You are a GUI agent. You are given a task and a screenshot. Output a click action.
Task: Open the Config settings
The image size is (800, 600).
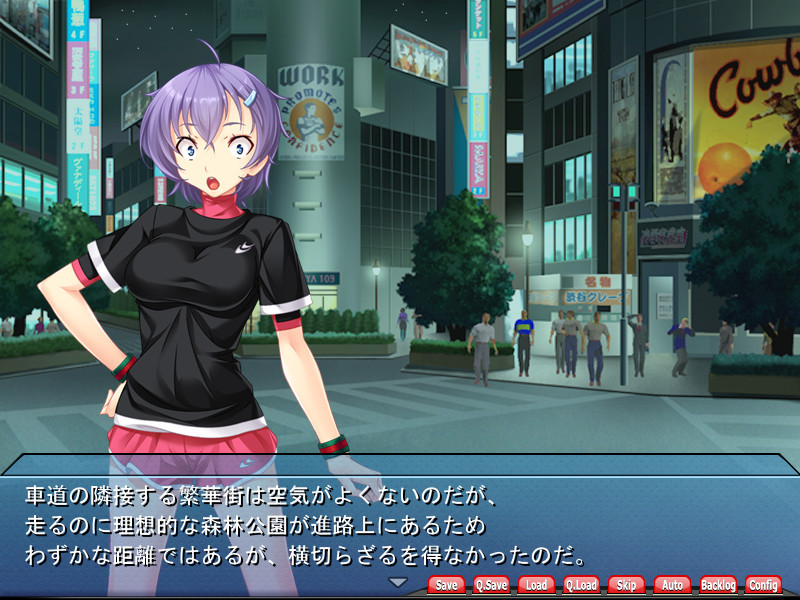763,585
